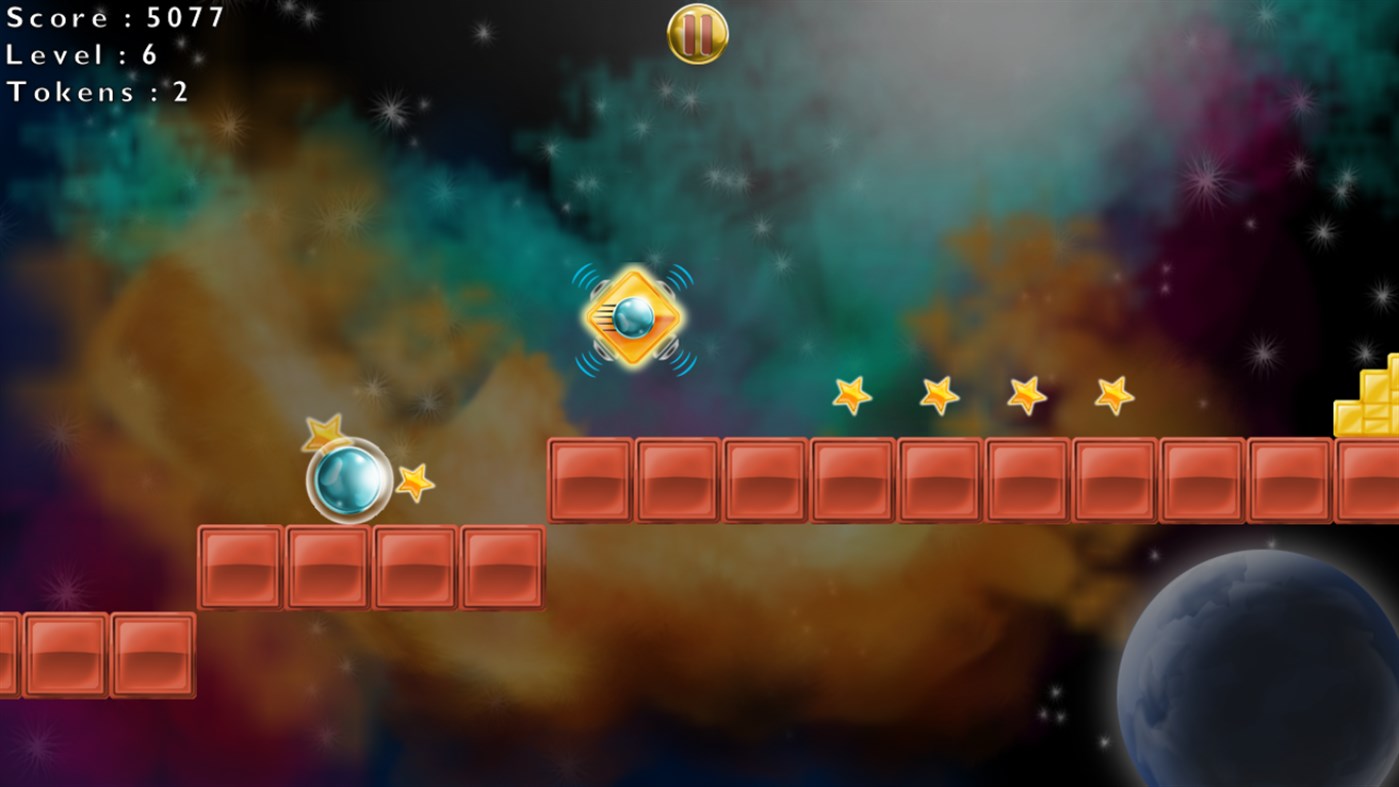Click the star atop the player bubble
The width and height of the screenshot is (1399, 787).
coord(323,435)
